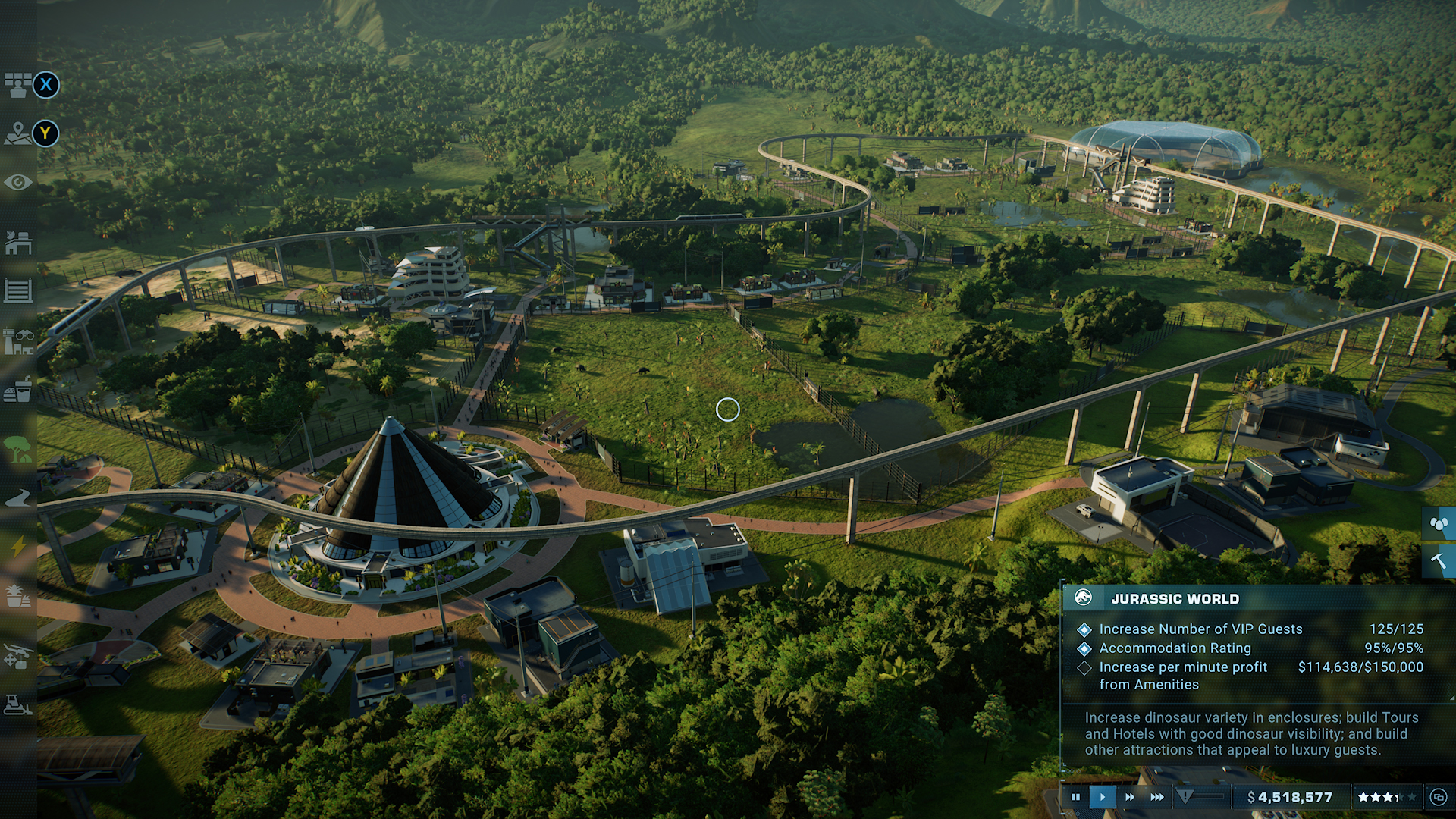Open the dinosaur eggs side tab

click(x=1439, y=523)
